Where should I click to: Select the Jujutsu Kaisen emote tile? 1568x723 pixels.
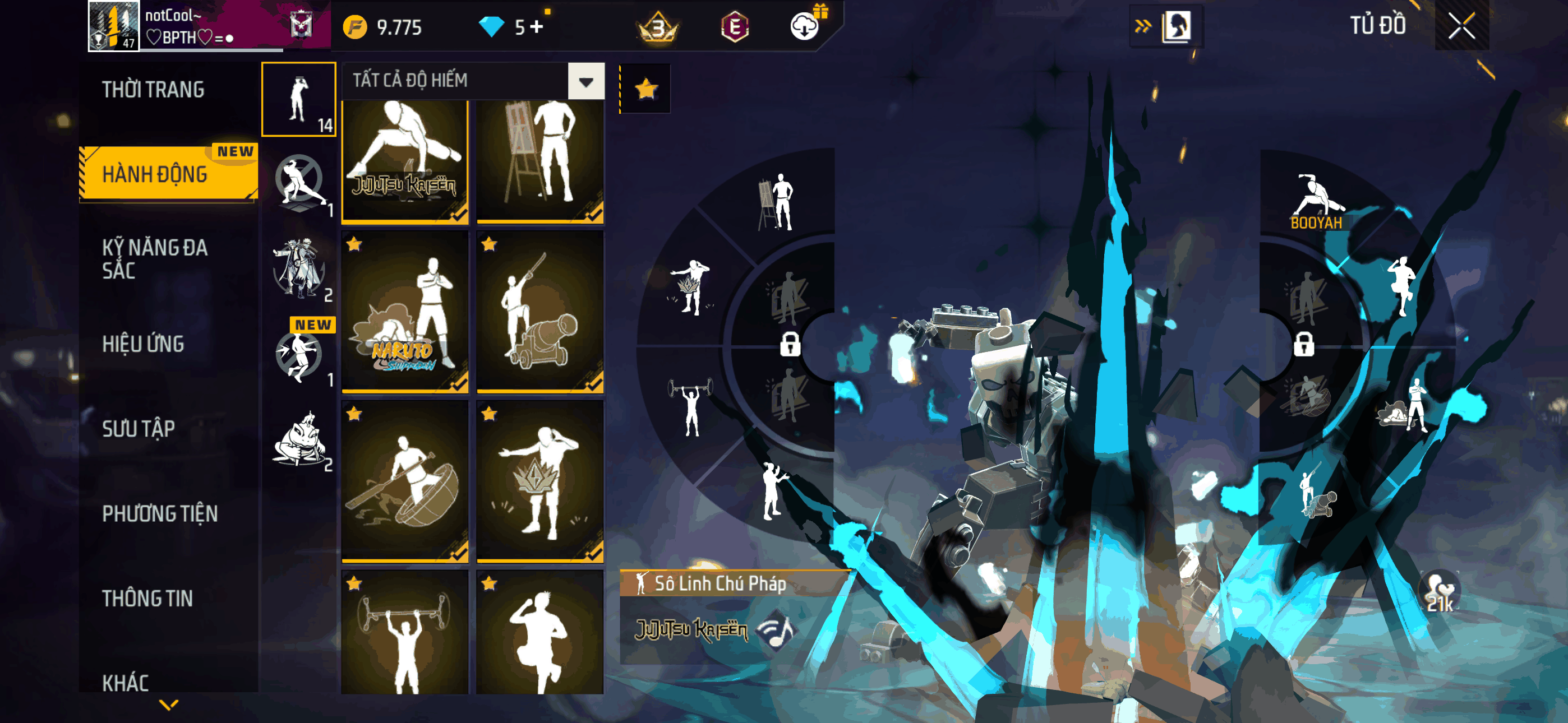tap(405, 161)
